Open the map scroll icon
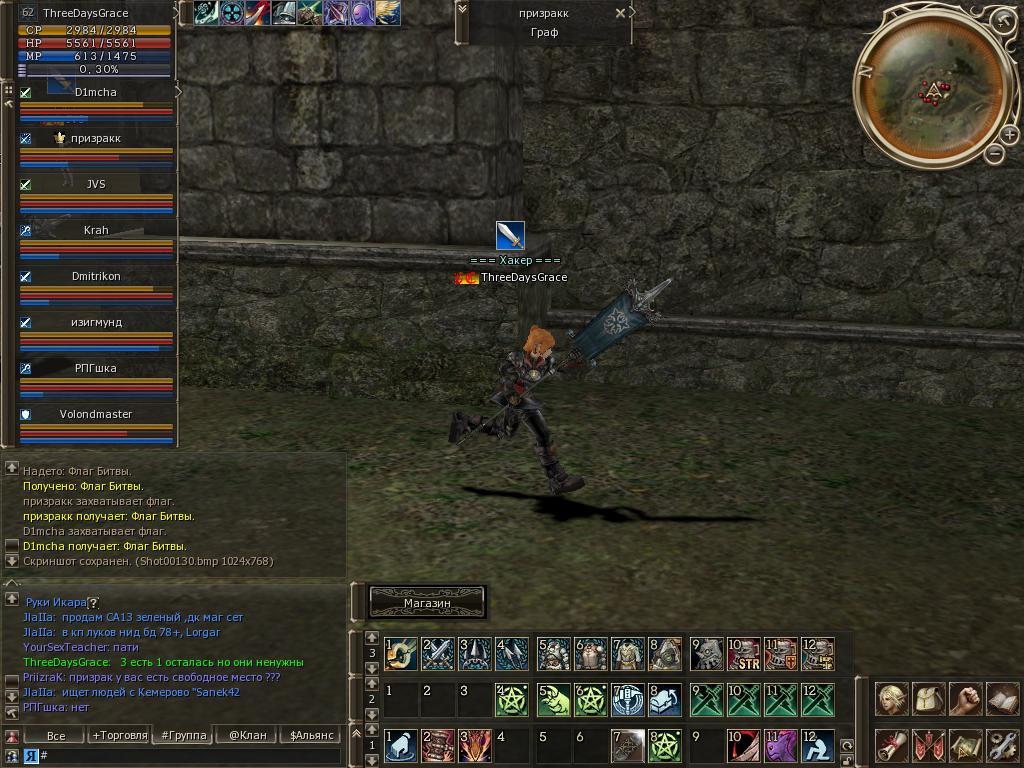The width and height of the screenshot is (1024, 768). tap(965, 745)
